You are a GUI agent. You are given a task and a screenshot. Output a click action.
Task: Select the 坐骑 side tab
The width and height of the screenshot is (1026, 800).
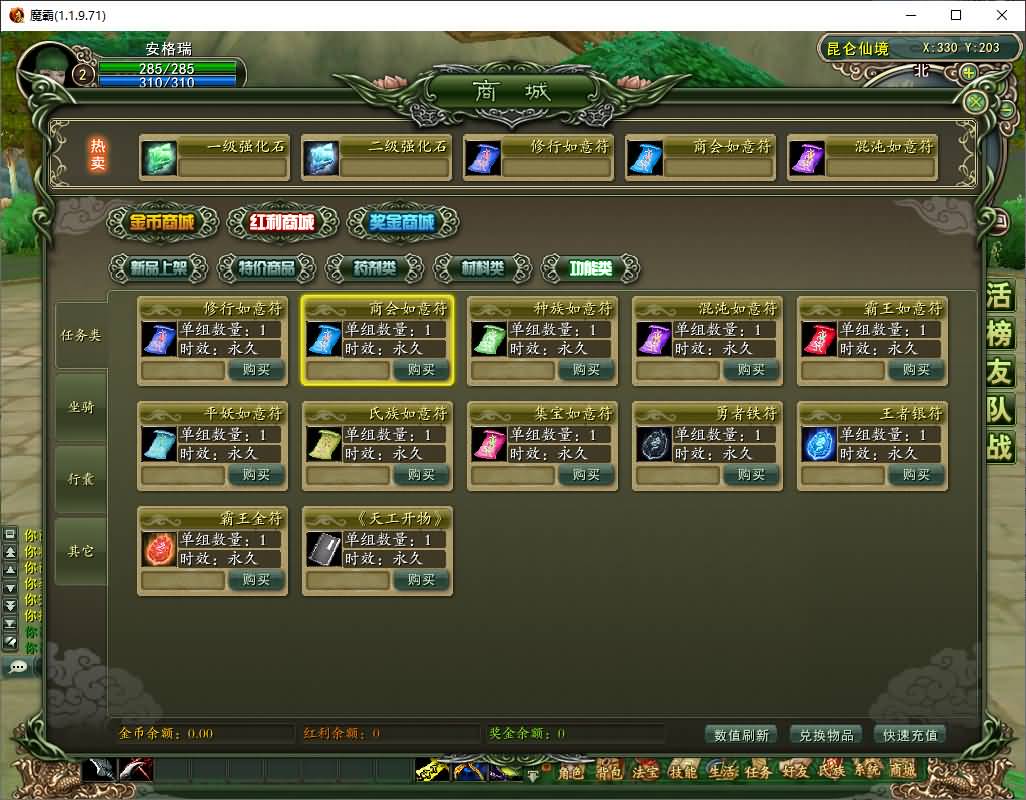[x=81, y=407]
